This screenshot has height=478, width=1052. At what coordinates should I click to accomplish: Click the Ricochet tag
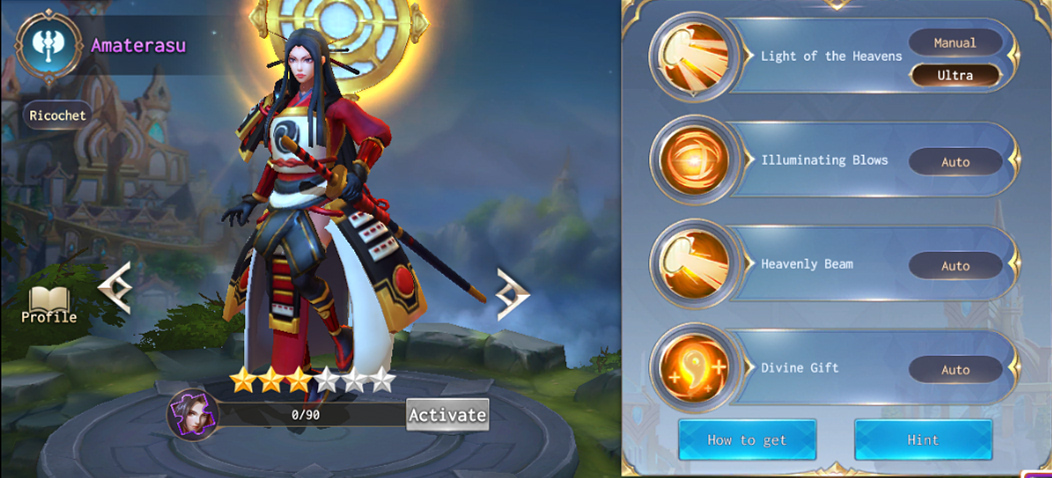click(x=58, y=115)
